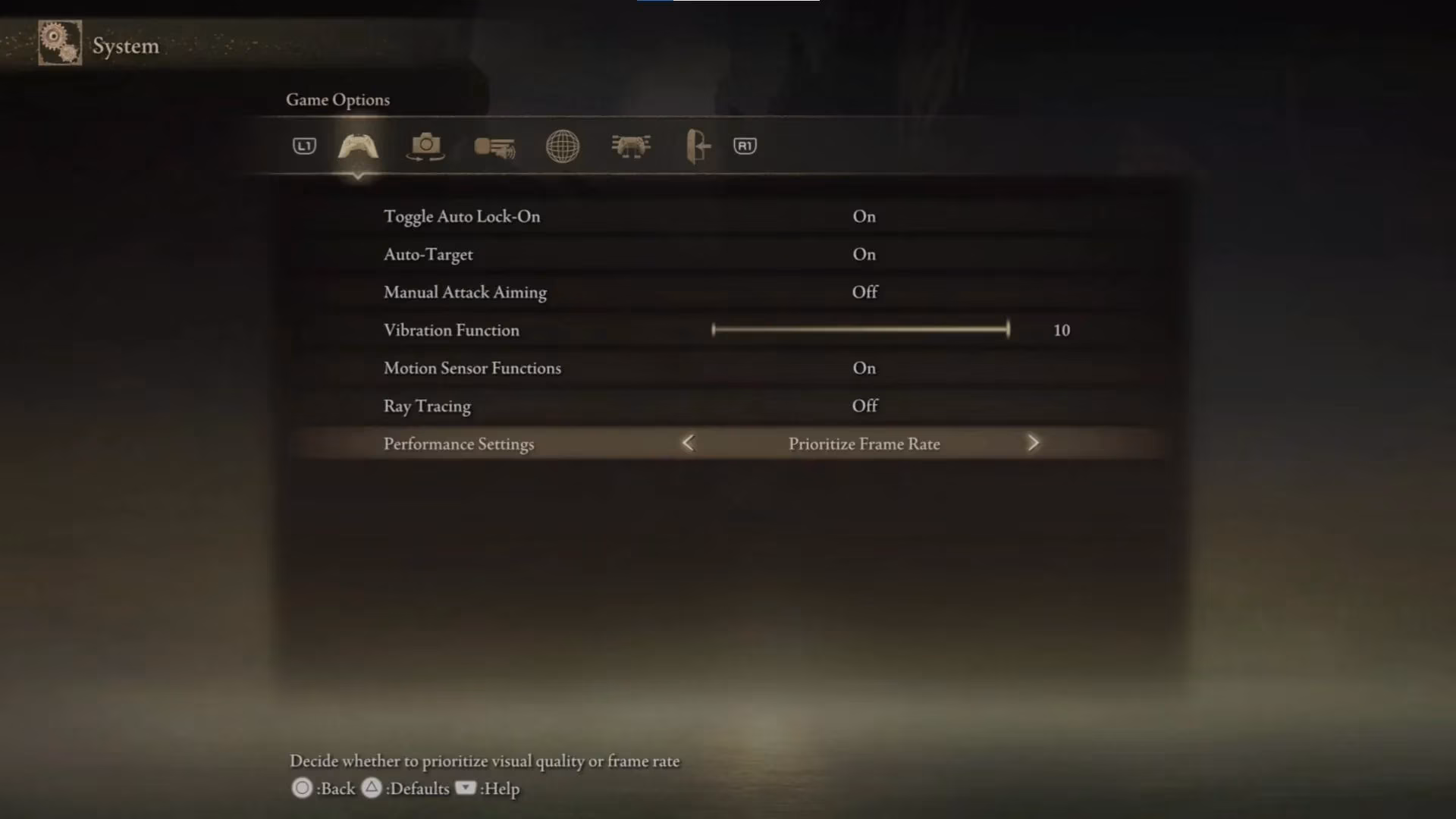Switch Performance Settings to Prioritize Frame Rate
This screenshot has width=1456, height=819.
[x=864, y=444]
